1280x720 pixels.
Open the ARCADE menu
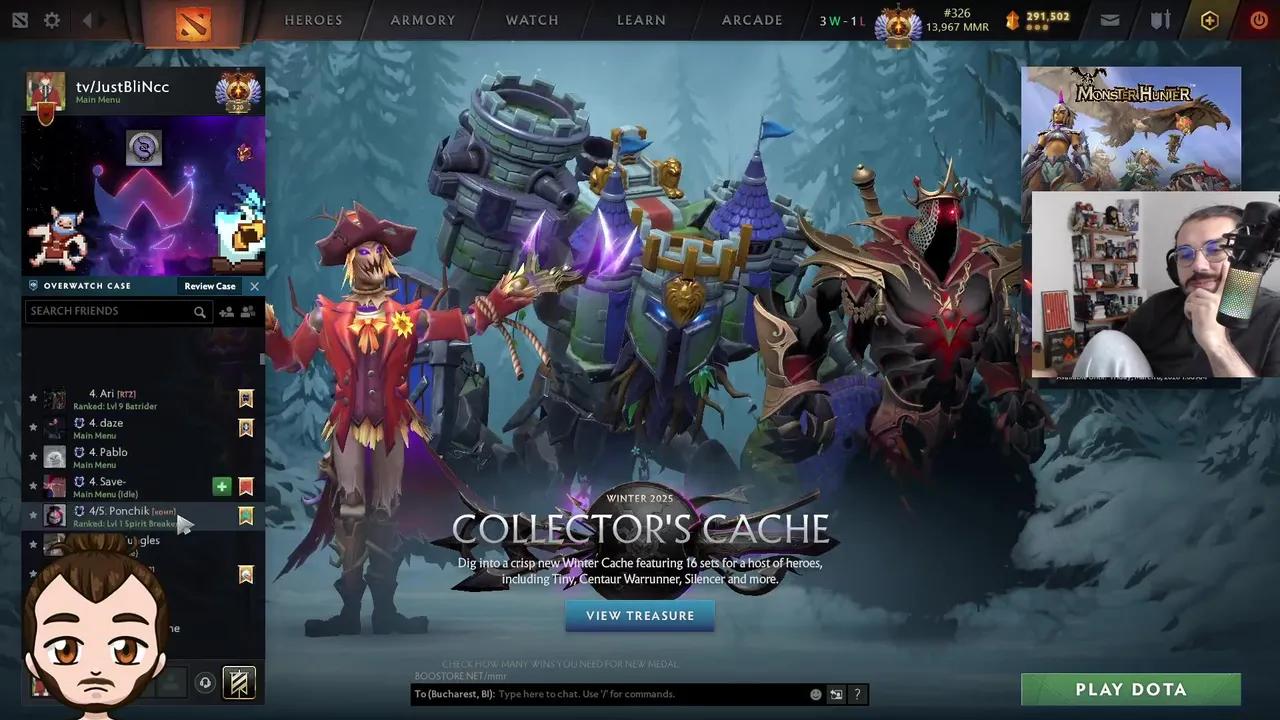point(751,19)
